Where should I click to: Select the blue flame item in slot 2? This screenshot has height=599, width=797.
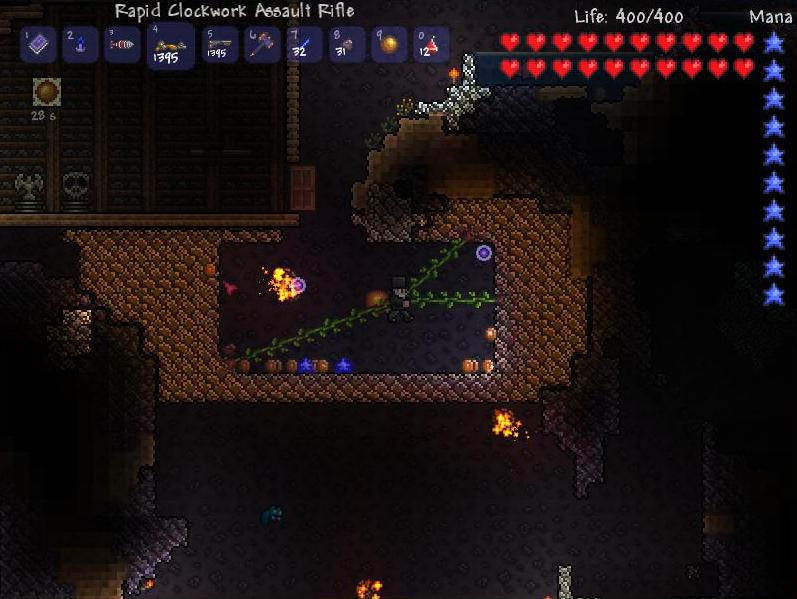81,45
